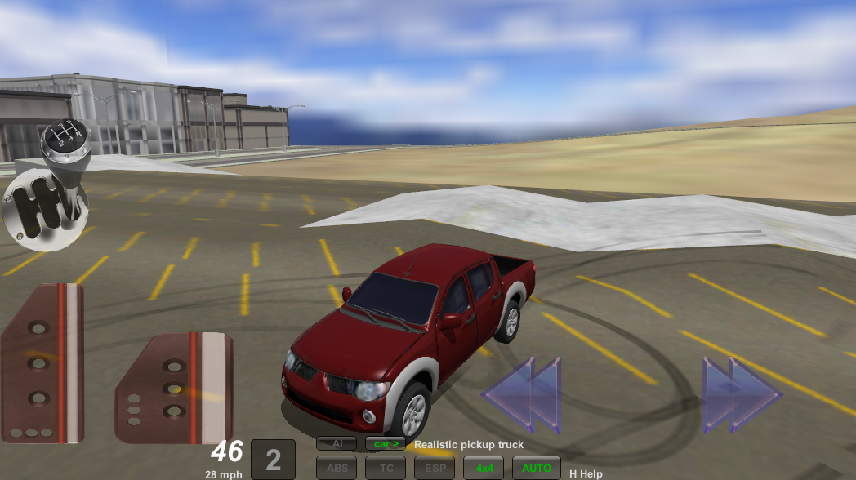Enable ABS braking assist
Screen dimensions: 856x480
pos(336,466)
